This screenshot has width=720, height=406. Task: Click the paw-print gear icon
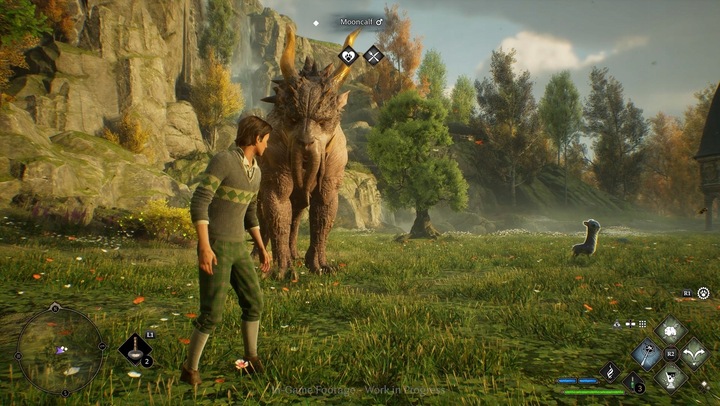coord(703,293)
